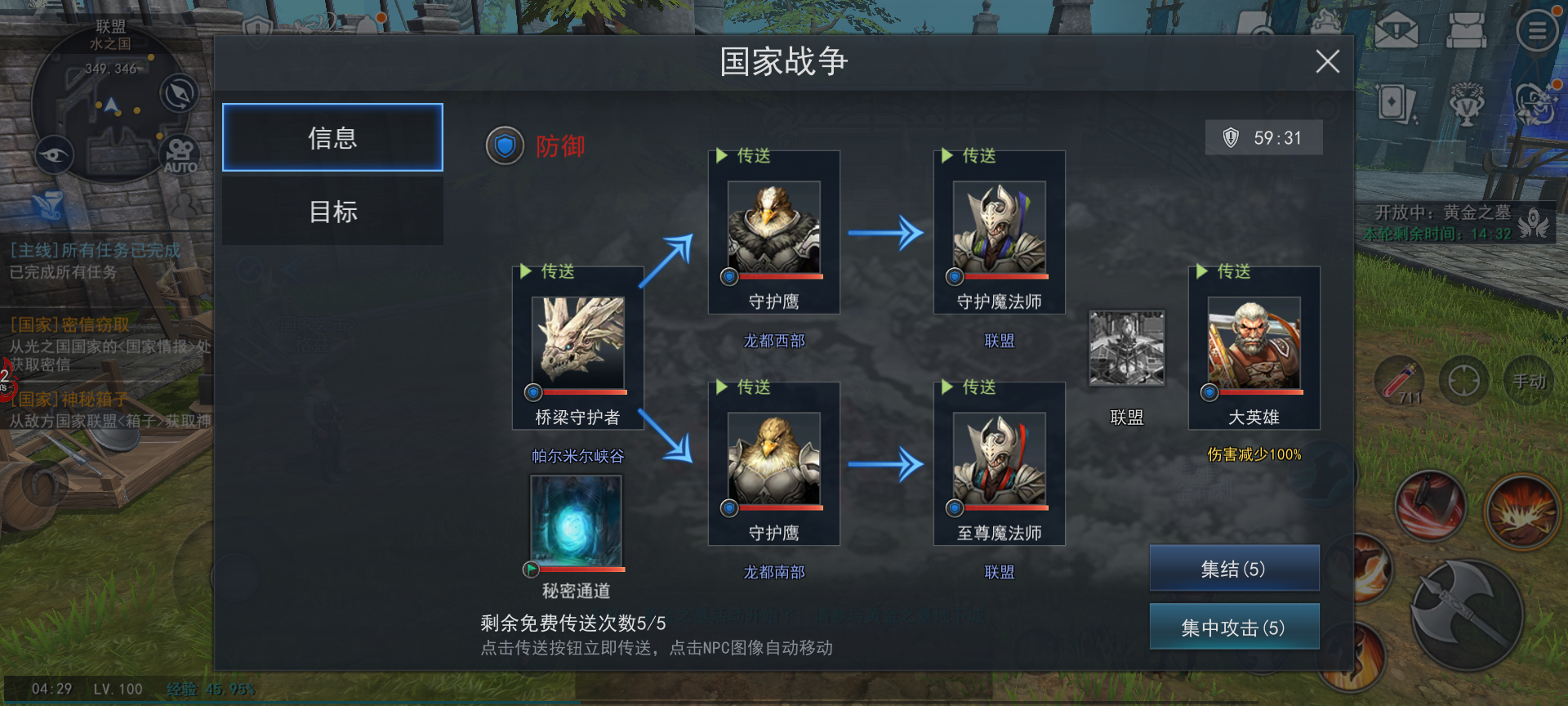Screen dimensions: 1568x706
Task: Open the backpack inventory icon
Action: coord(1468,29)
